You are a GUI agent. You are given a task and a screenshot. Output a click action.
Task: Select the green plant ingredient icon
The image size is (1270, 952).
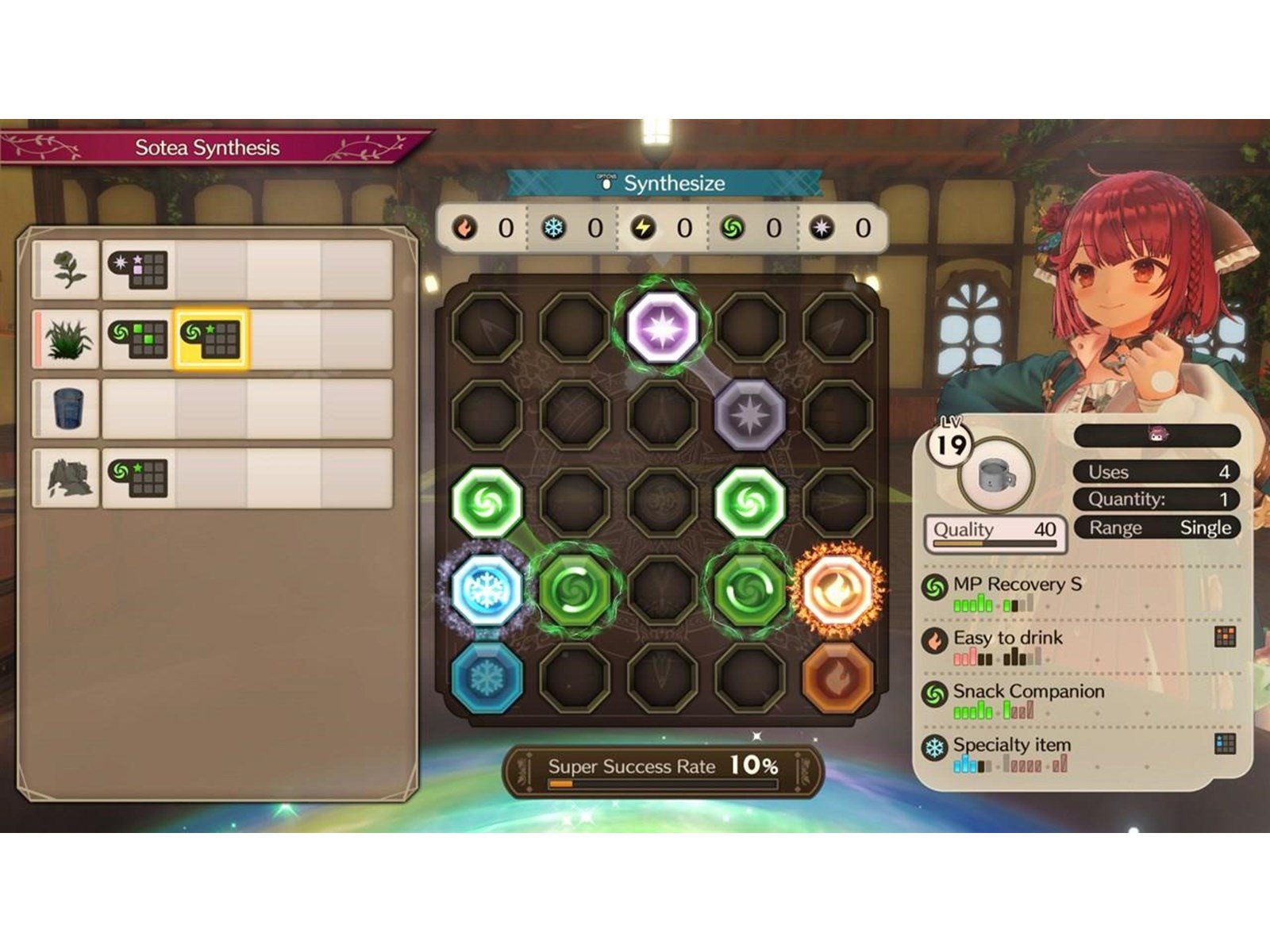pos(67,336)
